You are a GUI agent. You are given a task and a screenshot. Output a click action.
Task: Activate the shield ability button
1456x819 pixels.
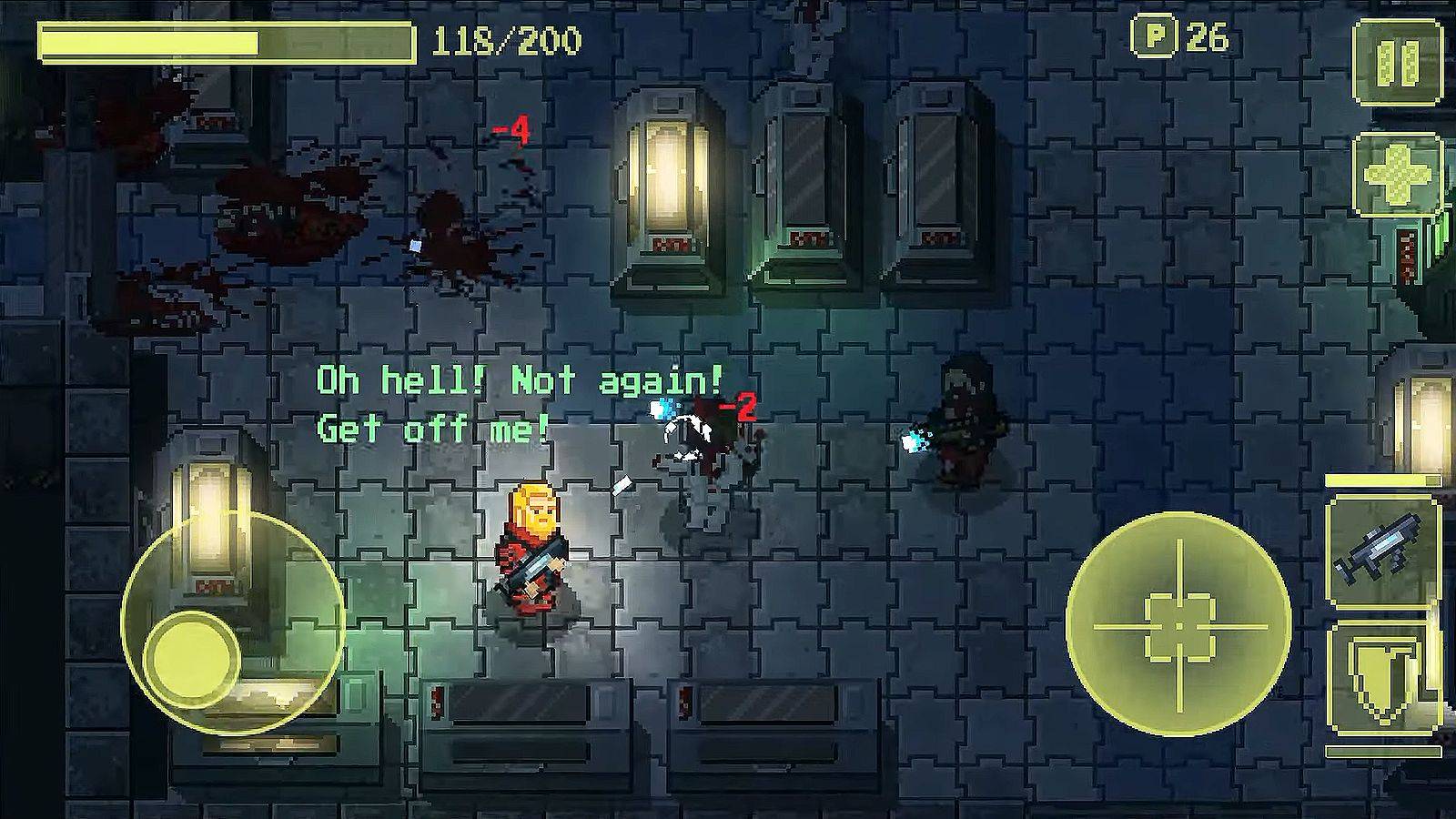tap(1381, 678)
